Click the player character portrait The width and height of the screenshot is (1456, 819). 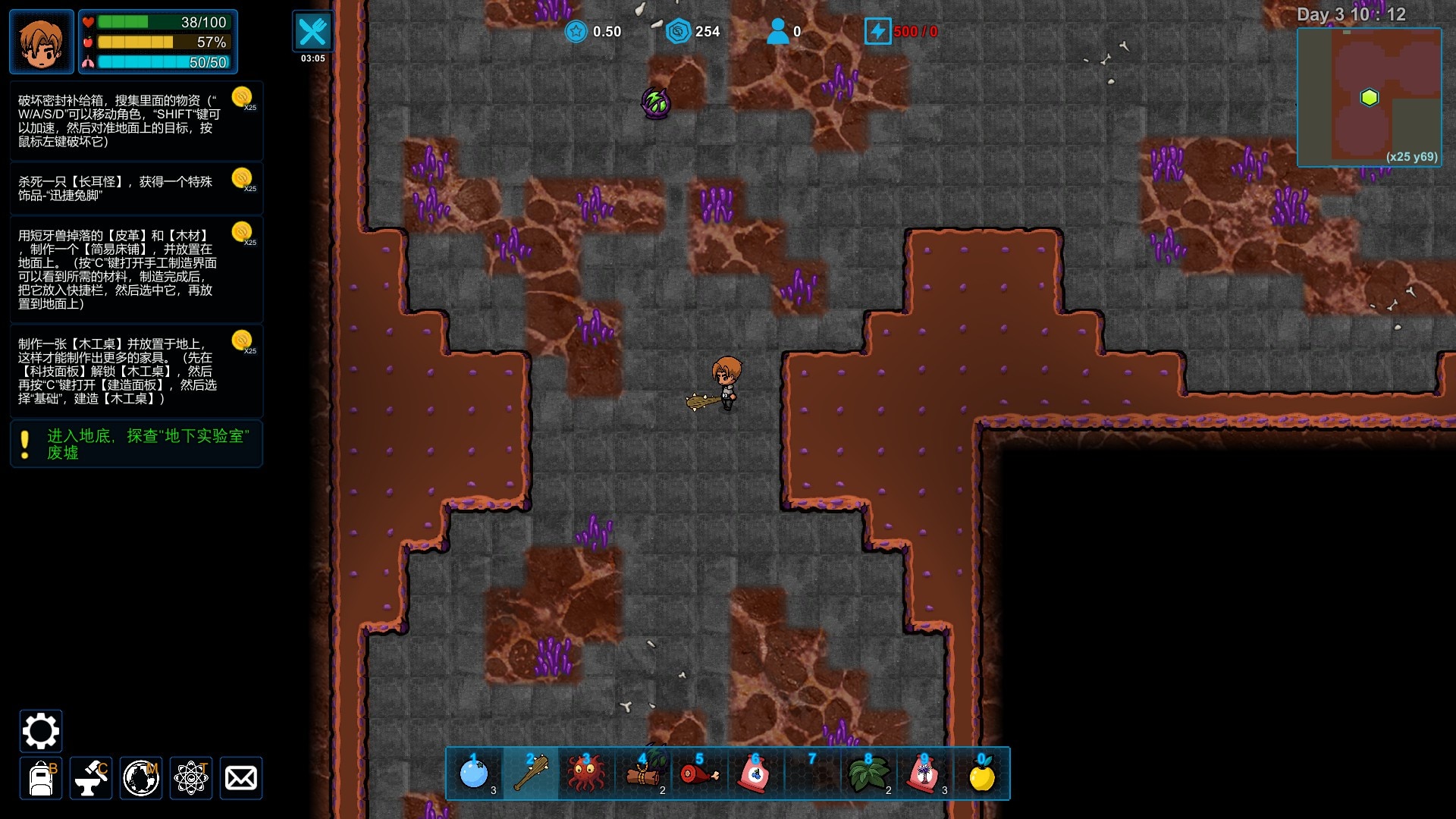point(42,42)
